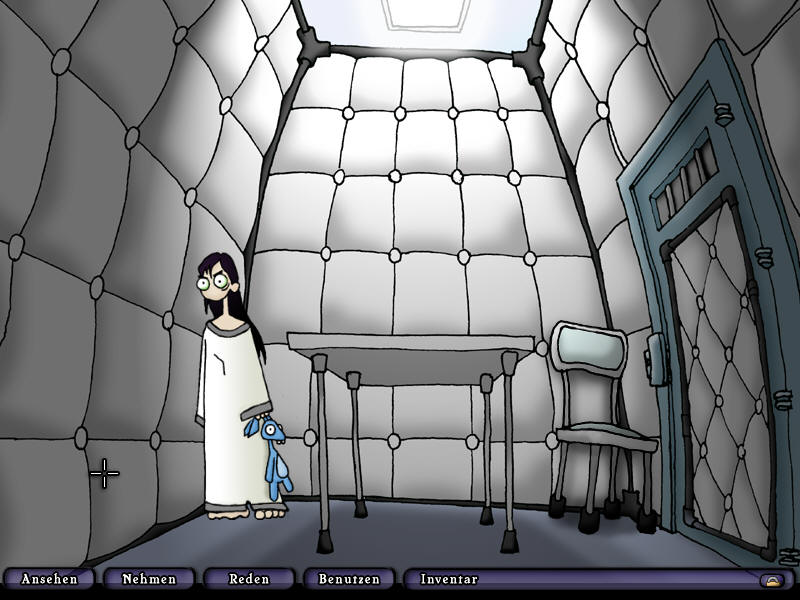Expand inventory with the arrow icon
800x600 pixels.
click(x=772, y=580)
